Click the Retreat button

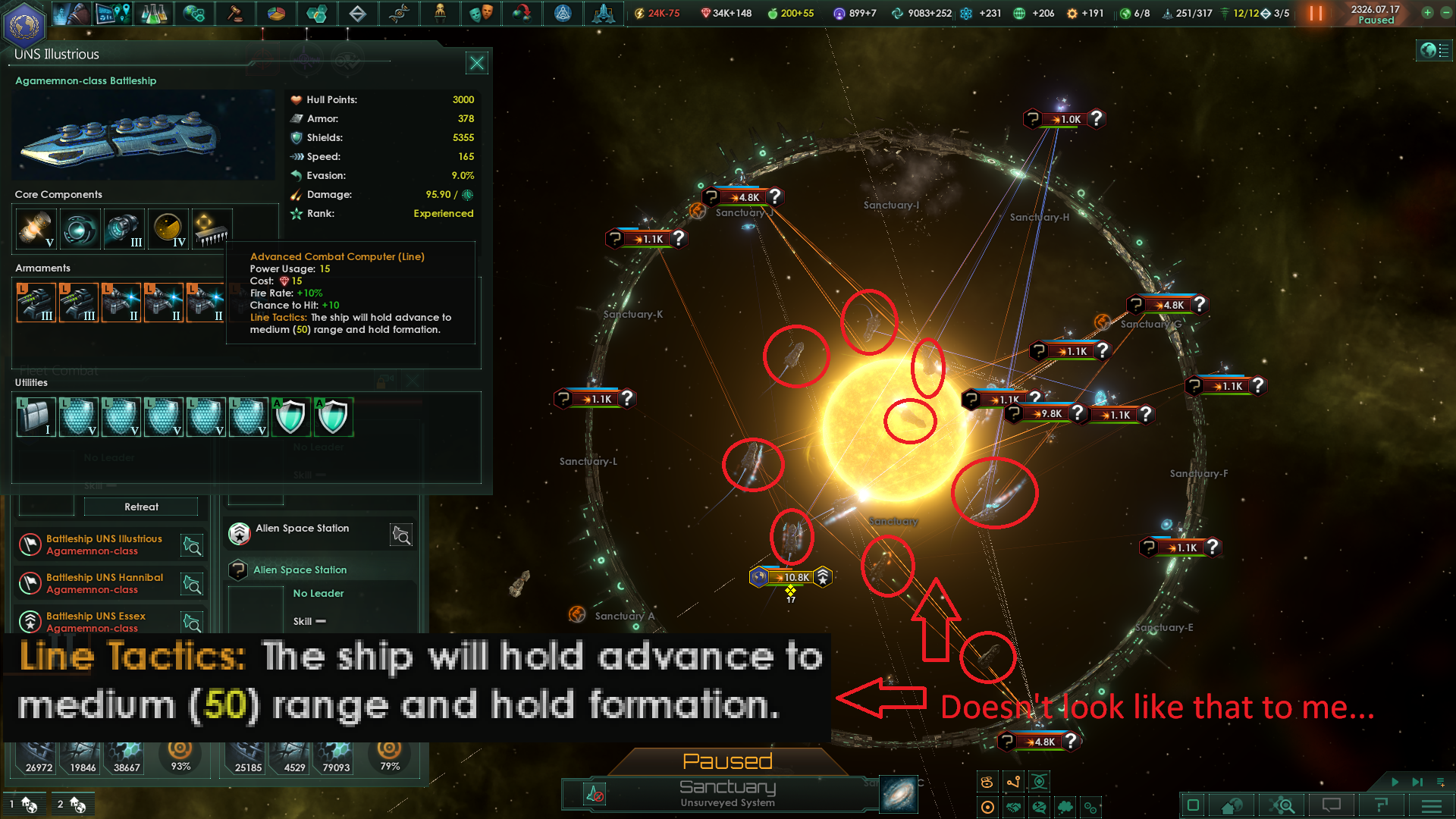[140, 506]
